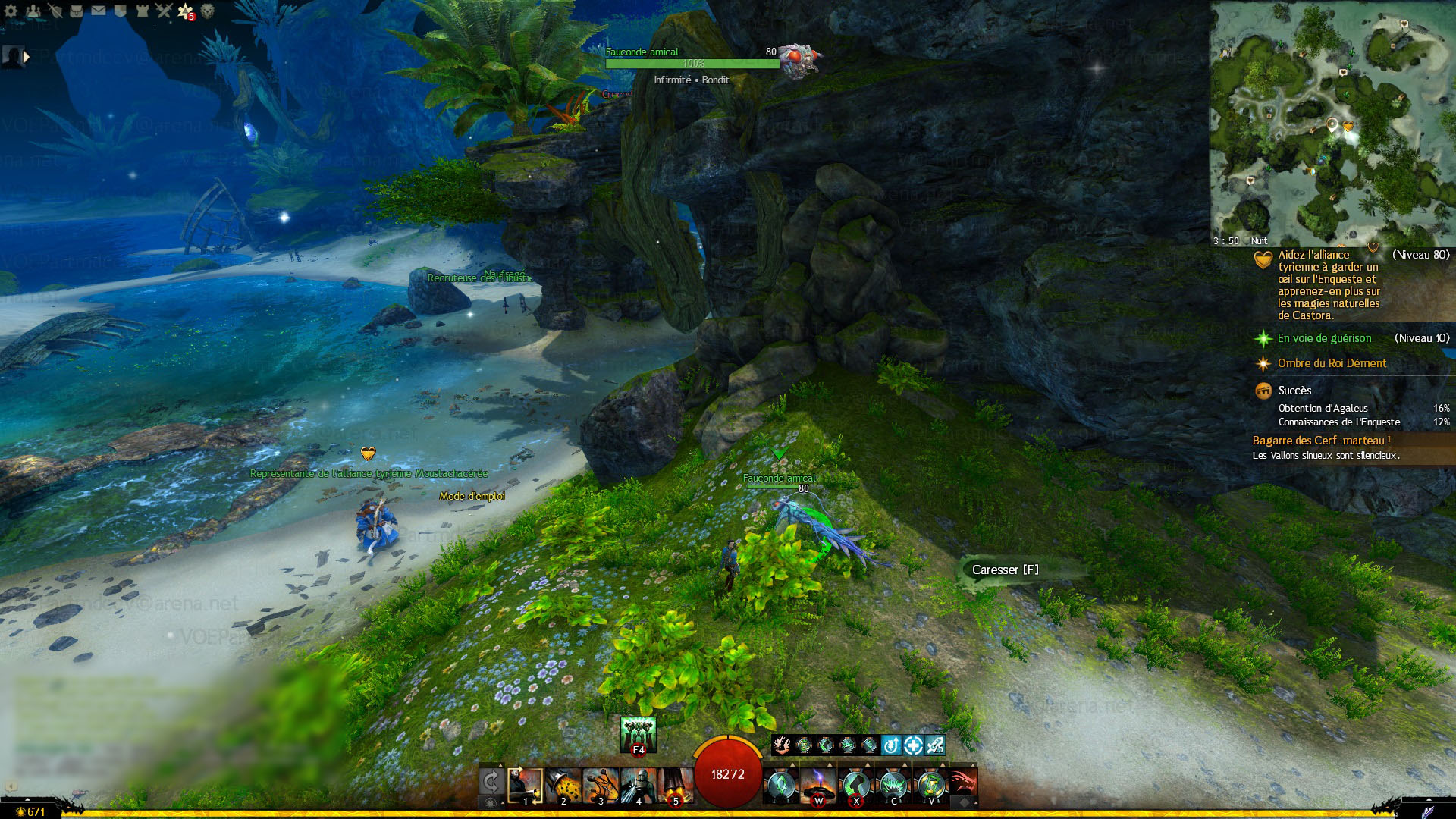Open the contacts and friends panel

[33, 11]
